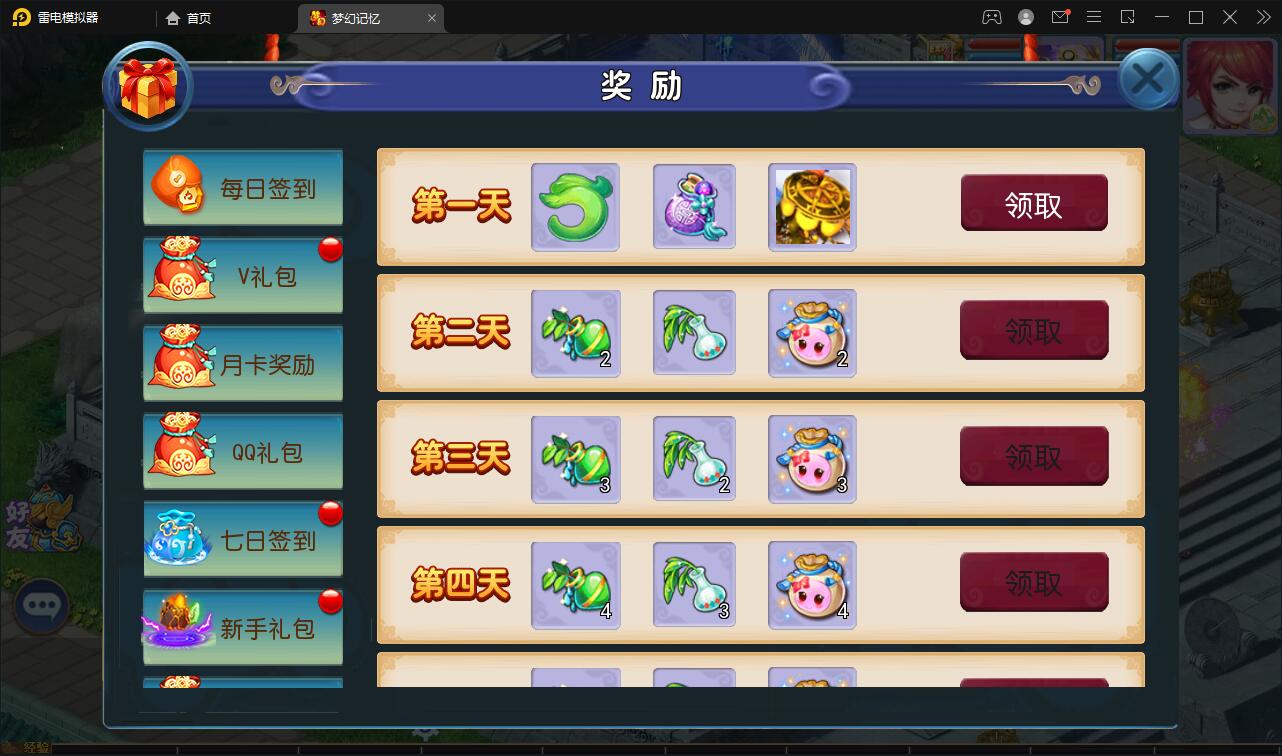Image resolution: width=1282 pixels, height=756 pixels.
Task: Click the gamepad icon in the emulator title bar
Action: pyautogui.click(x=993, y=17)
